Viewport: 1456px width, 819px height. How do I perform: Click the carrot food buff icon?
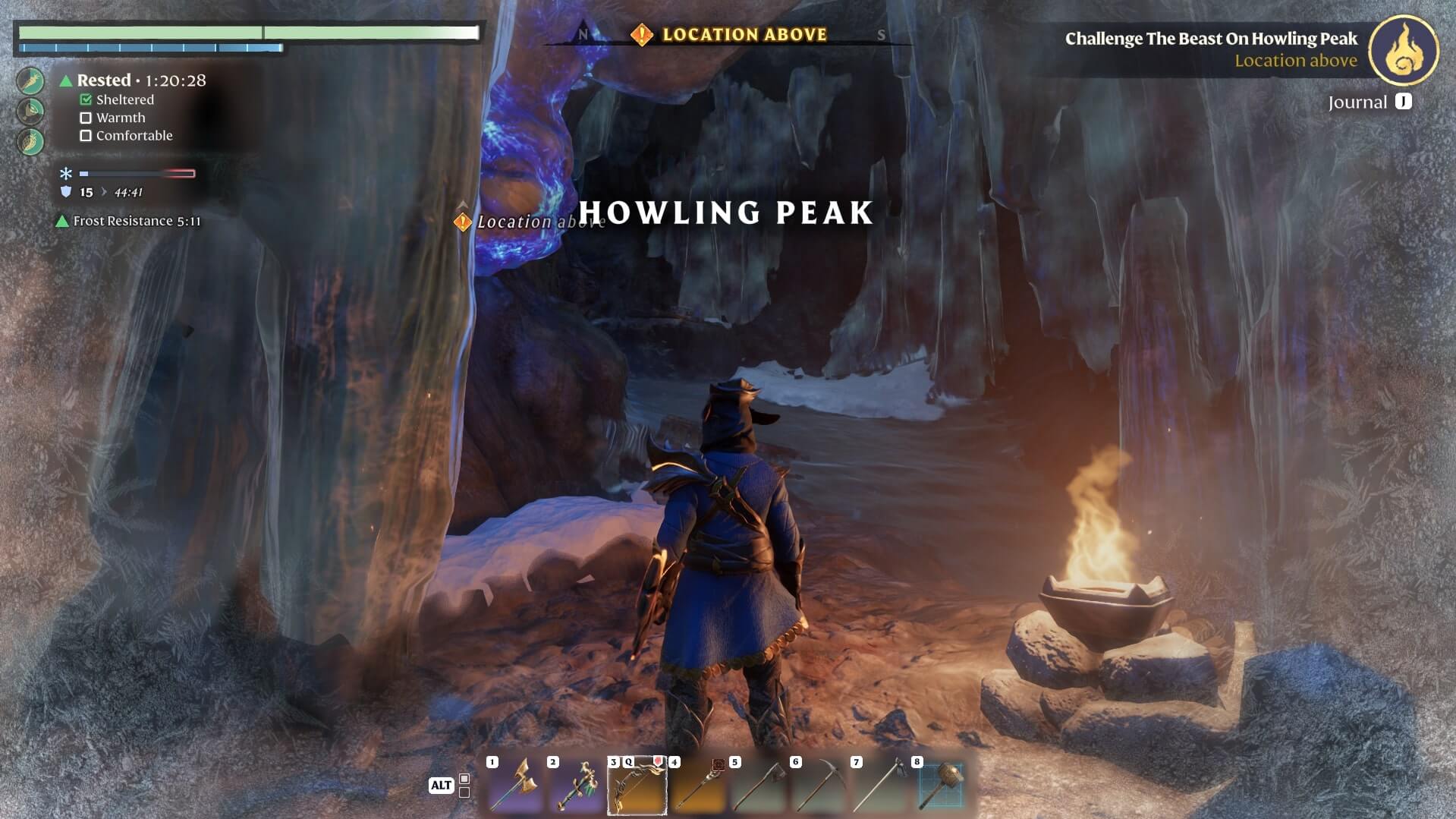(x=31, y=81)
